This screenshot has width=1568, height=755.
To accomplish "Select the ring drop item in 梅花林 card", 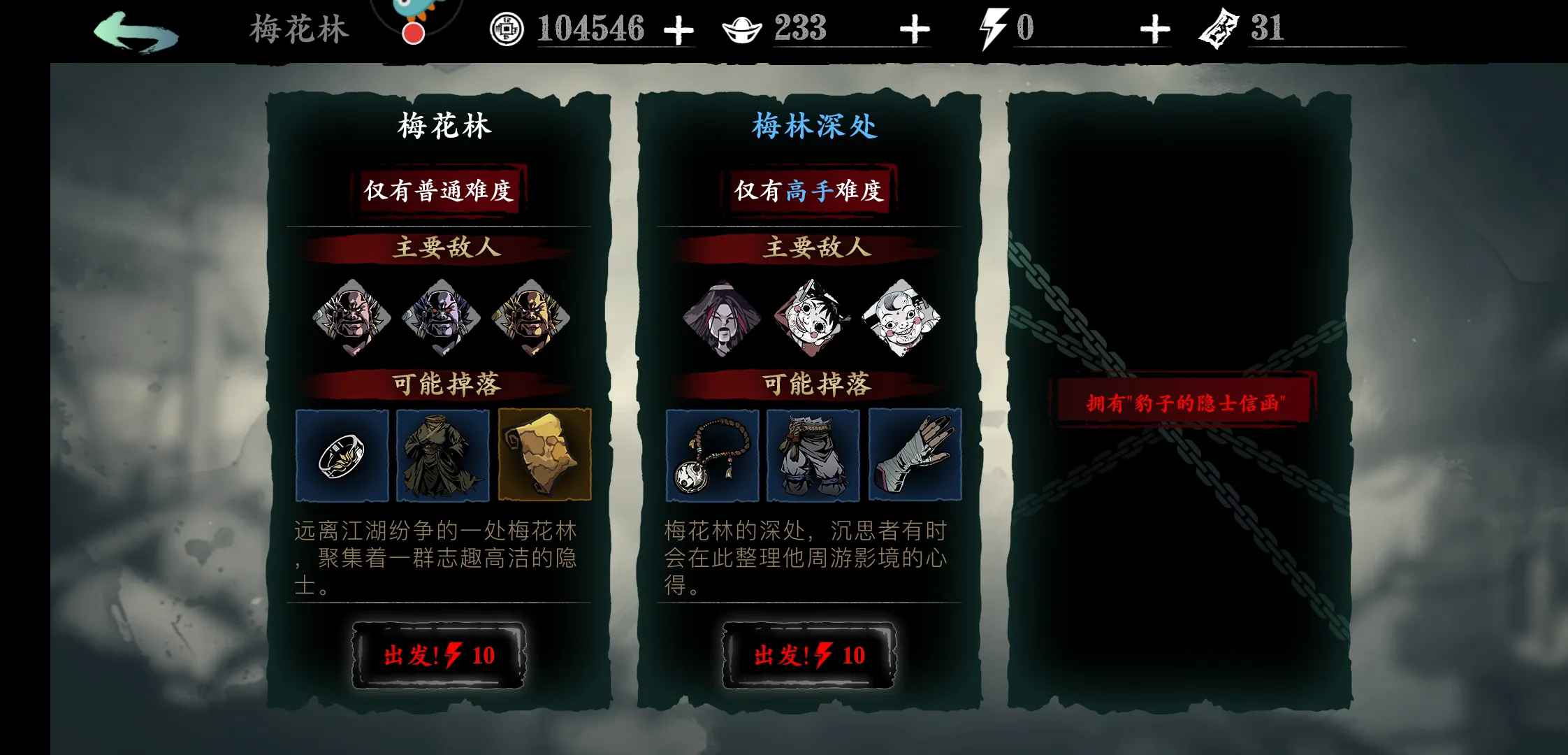I will [x=342, y=454].
